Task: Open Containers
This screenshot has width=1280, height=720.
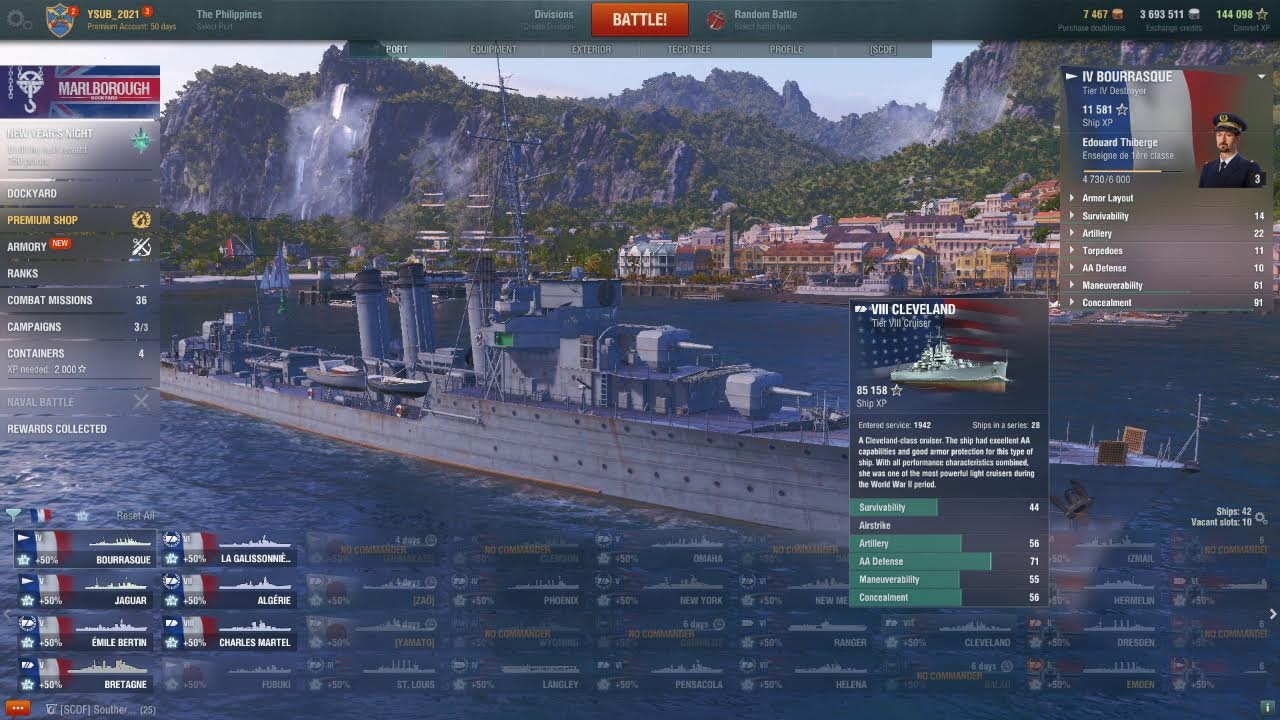Action: 36,353
